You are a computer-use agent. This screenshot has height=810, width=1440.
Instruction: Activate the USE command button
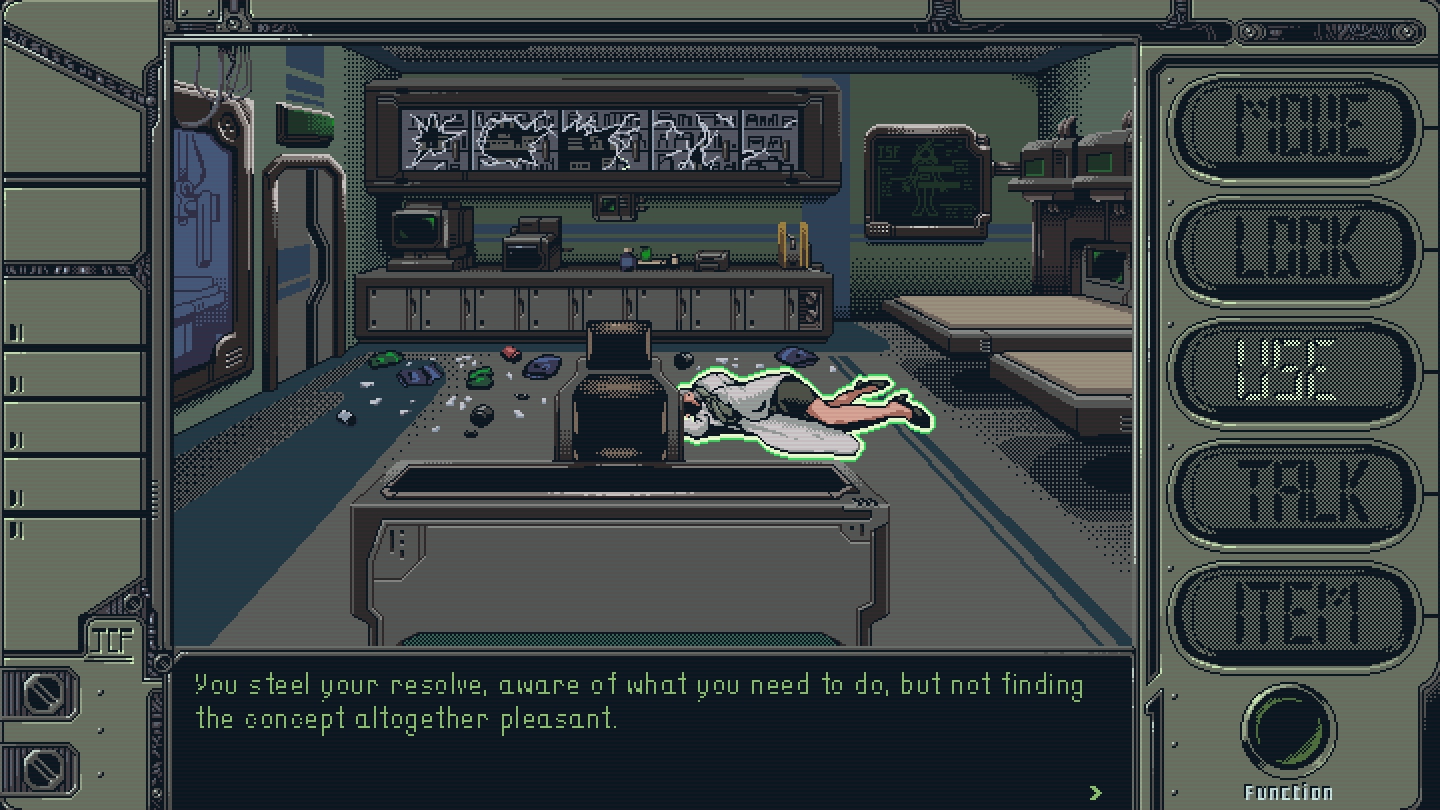[x=1294, y=371]
